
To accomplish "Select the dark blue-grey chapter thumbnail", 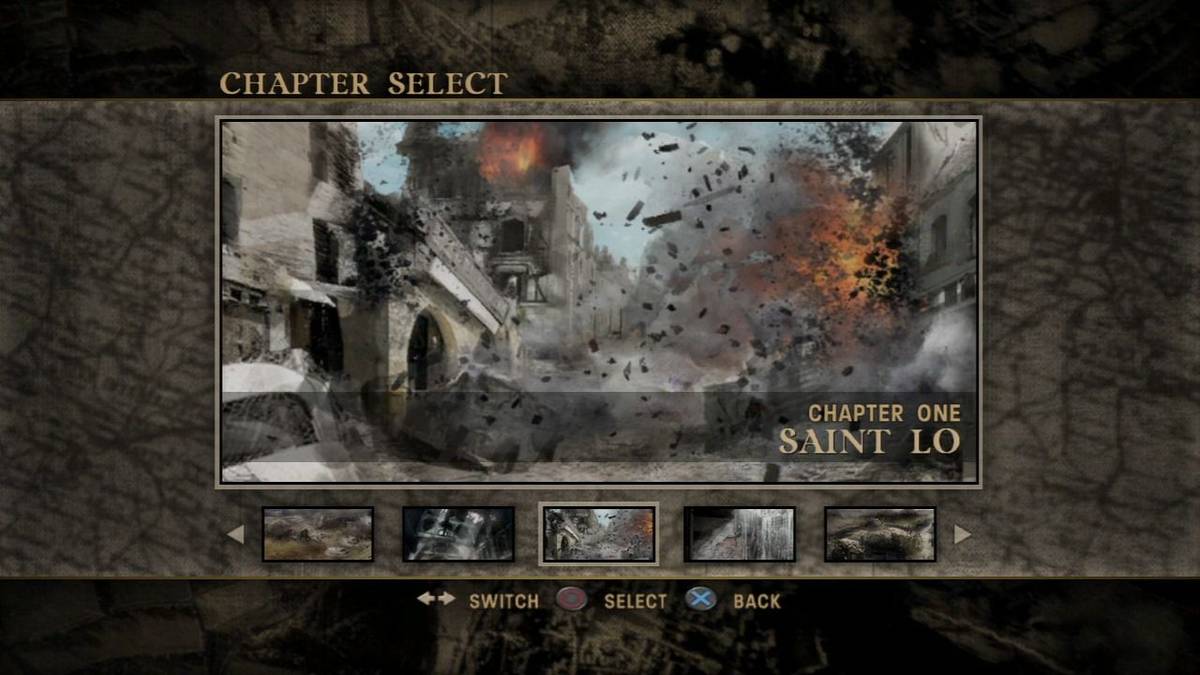I will point(458,534).
